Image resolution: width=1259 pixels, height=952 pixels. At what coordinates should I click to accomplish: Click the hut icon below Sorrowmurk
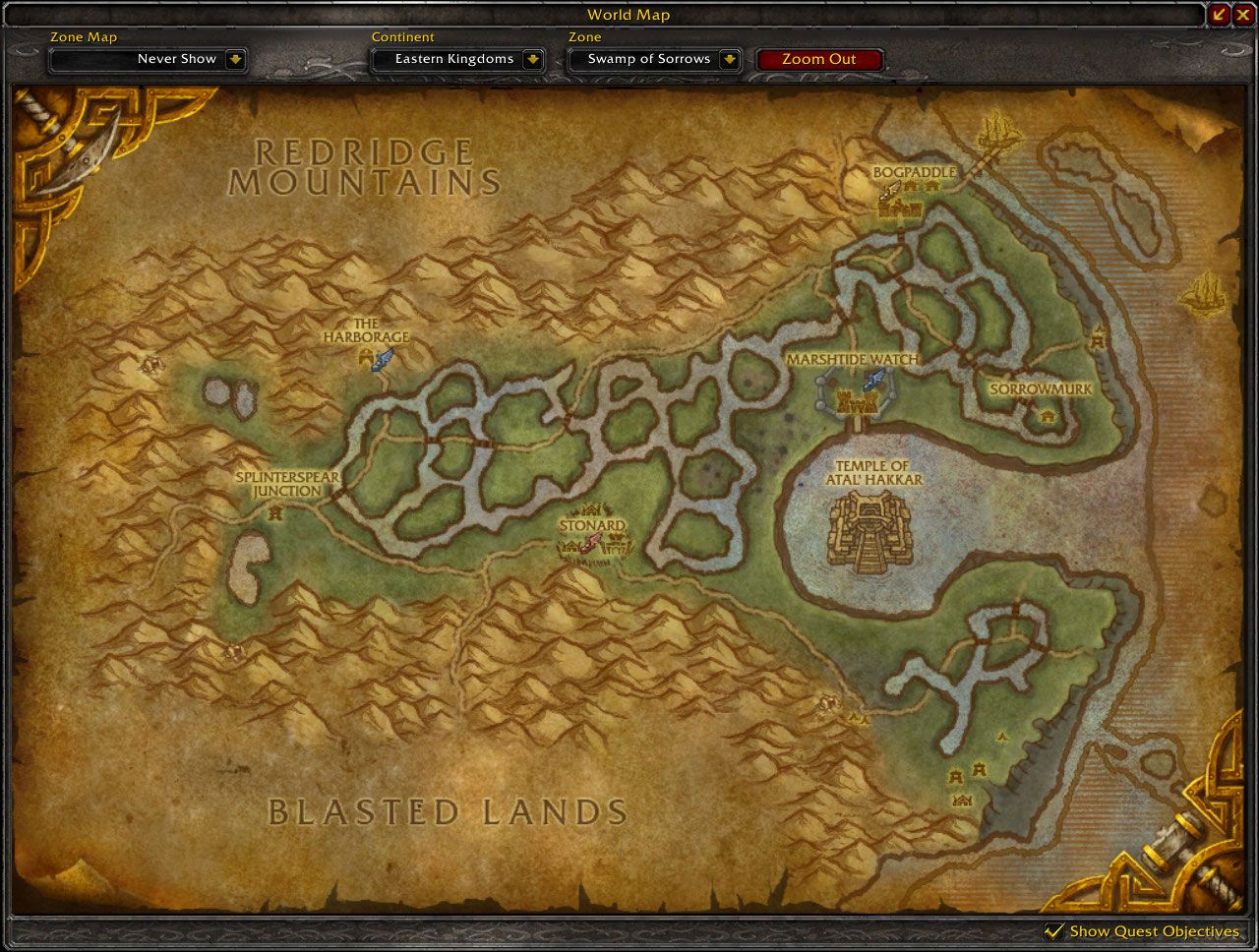(x=1047, y=415)
